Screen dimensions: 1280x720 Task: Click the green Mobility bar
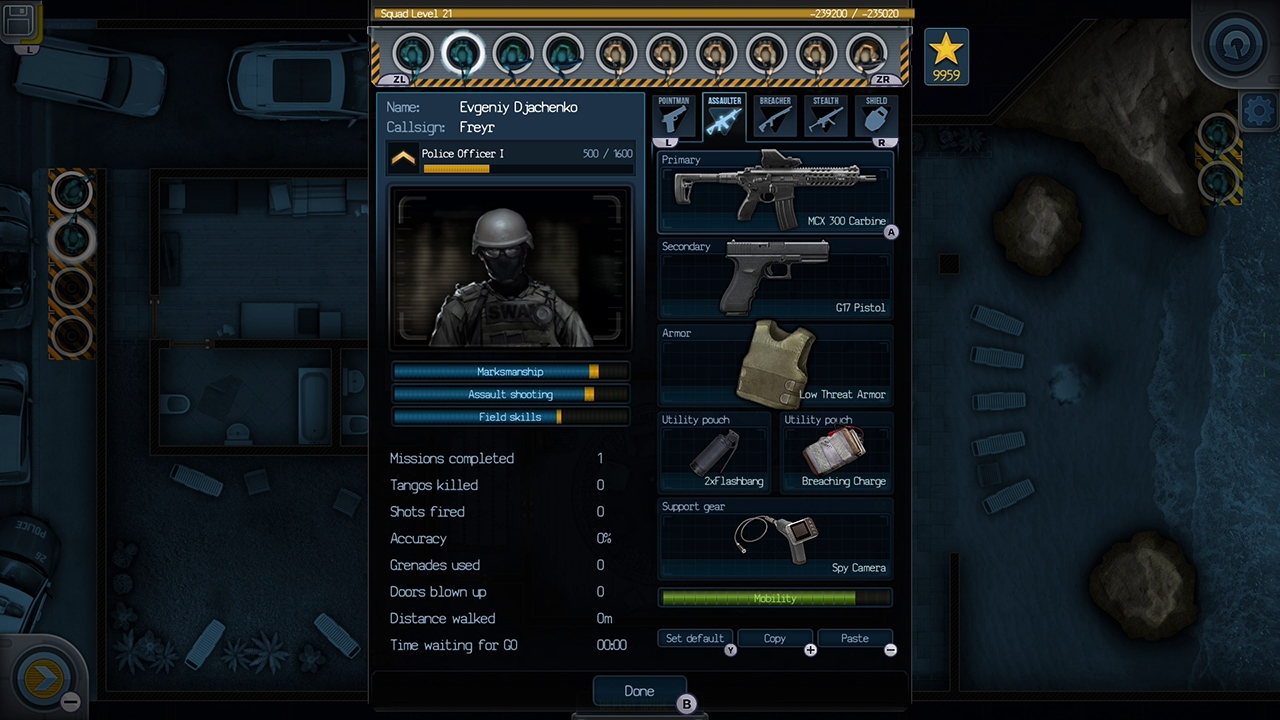click(775, 598)
